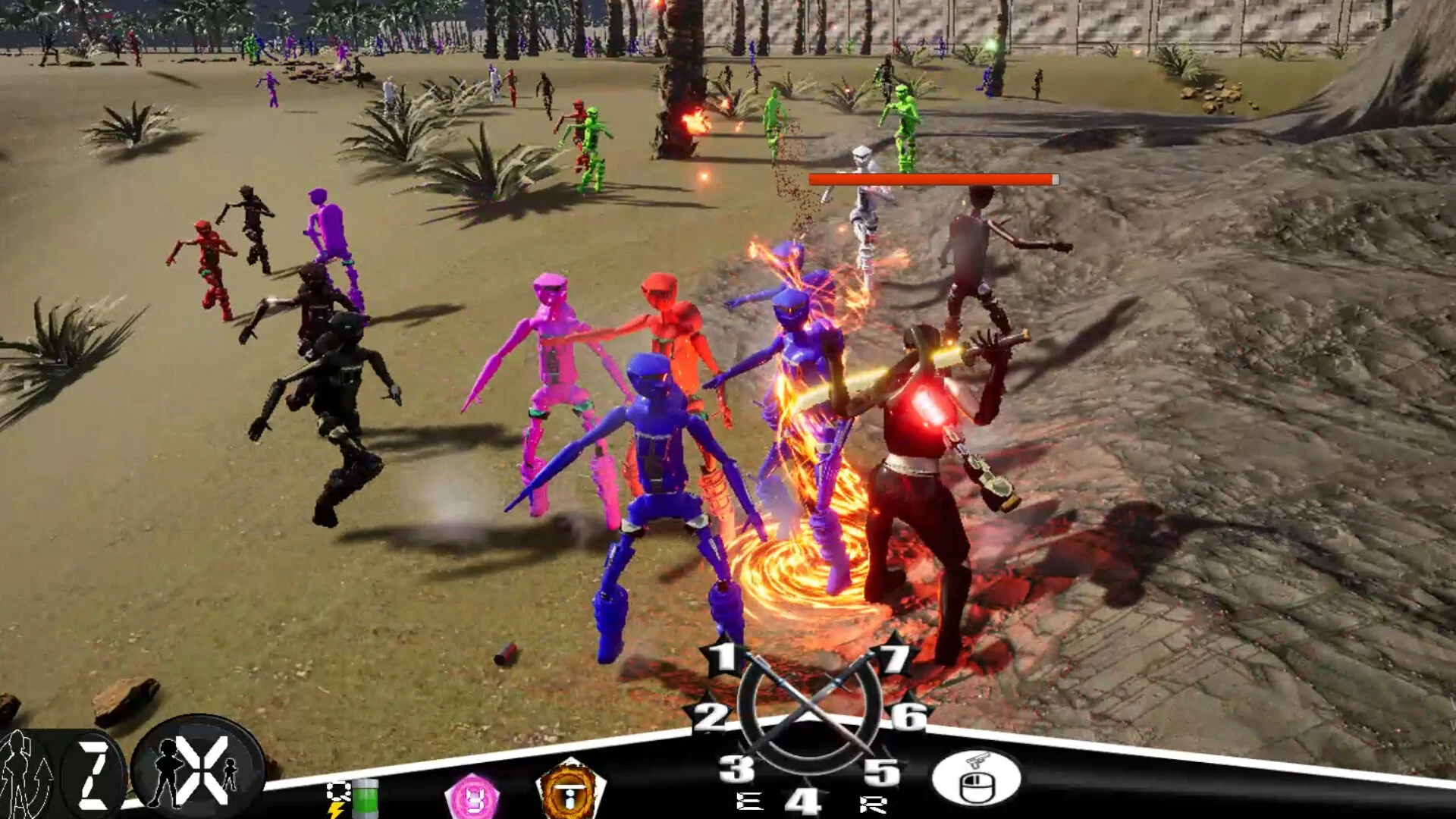The height and width of the screenshot is (819, 1456).
Task: Switch to weapon wheel slot 7 star
Action: pyautogui.click(x=893, y=658)
